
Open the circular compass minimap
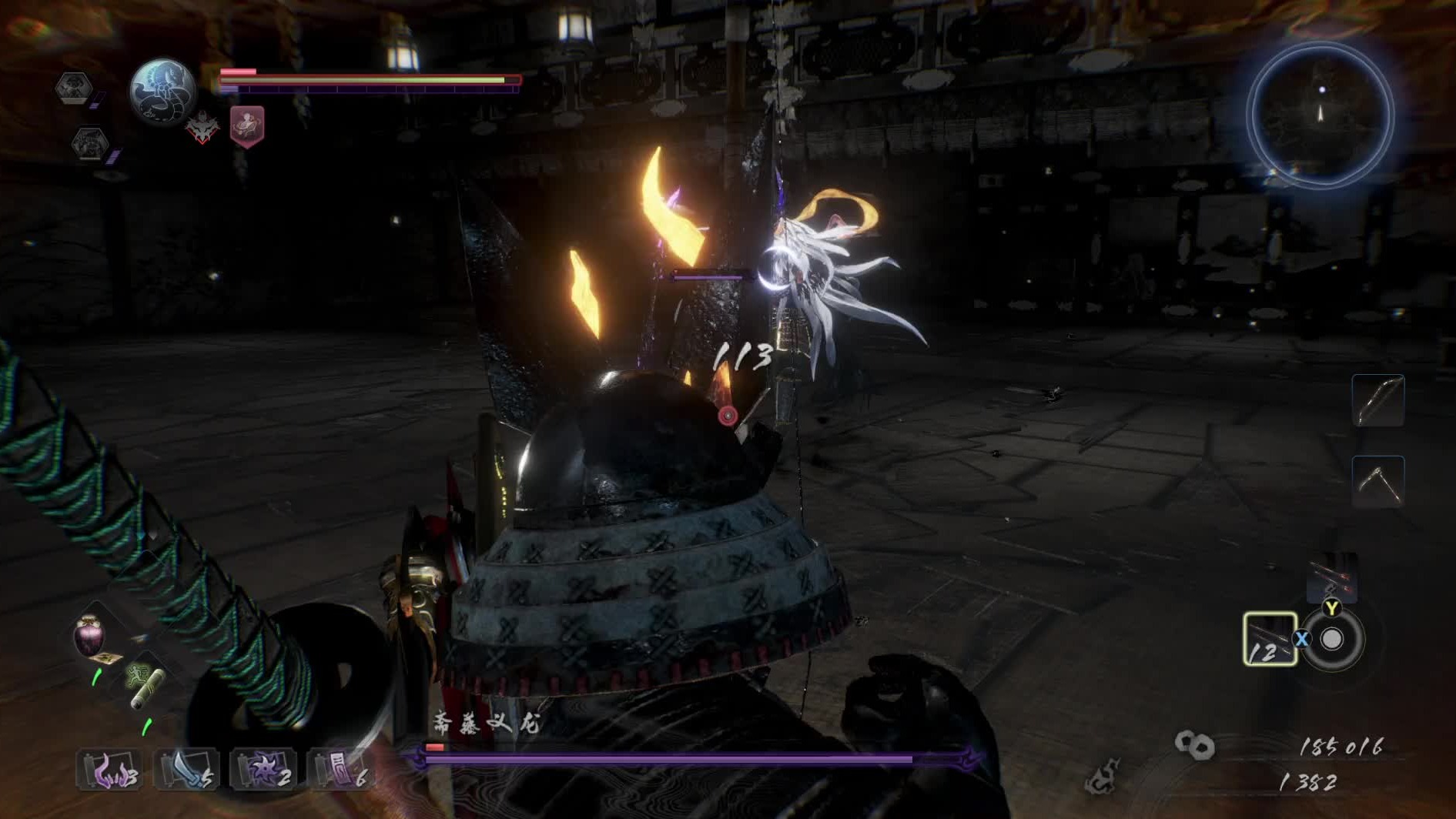click(x=1320, y=115)
